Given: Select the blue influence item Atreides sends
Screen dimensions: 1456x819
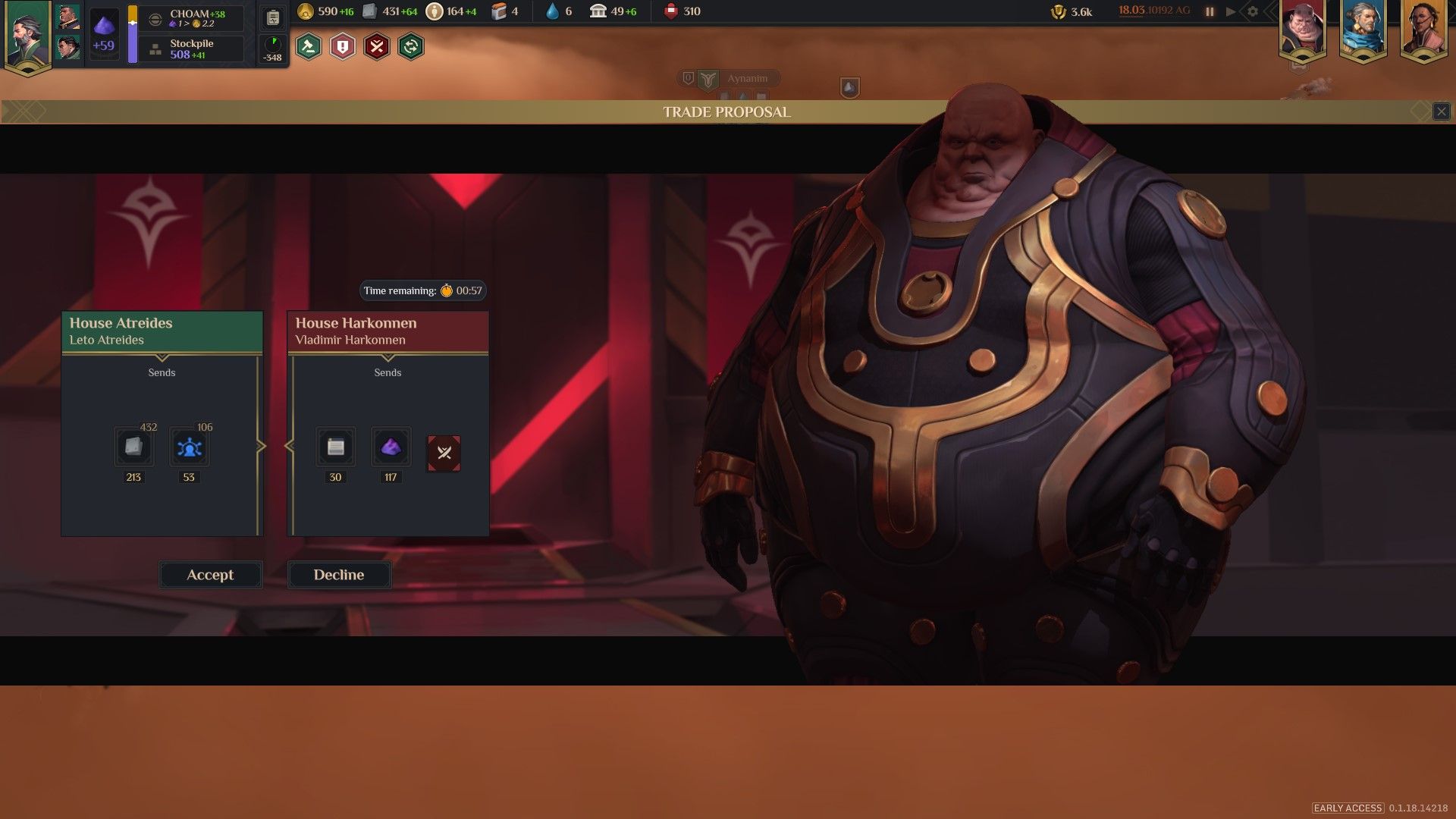Looking at the screenshot, I should pyautogui.click(x=189, y=447).
